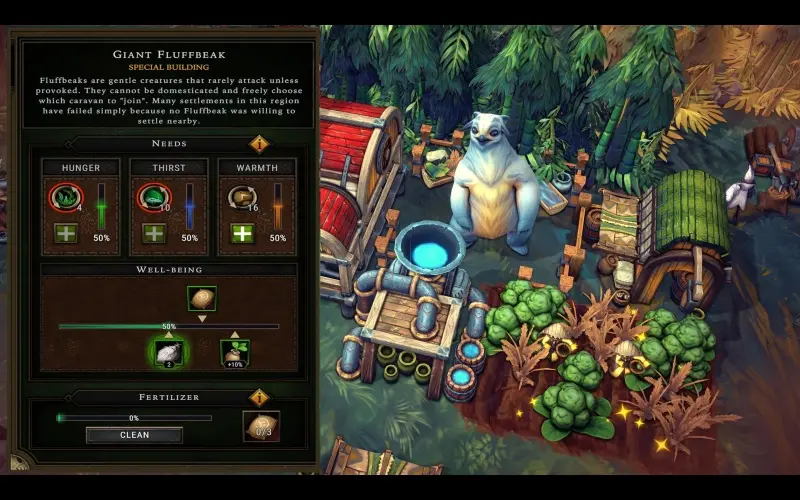
Task: Click the fertilizer sack above the well-being bar
Action: pos(202,298)
